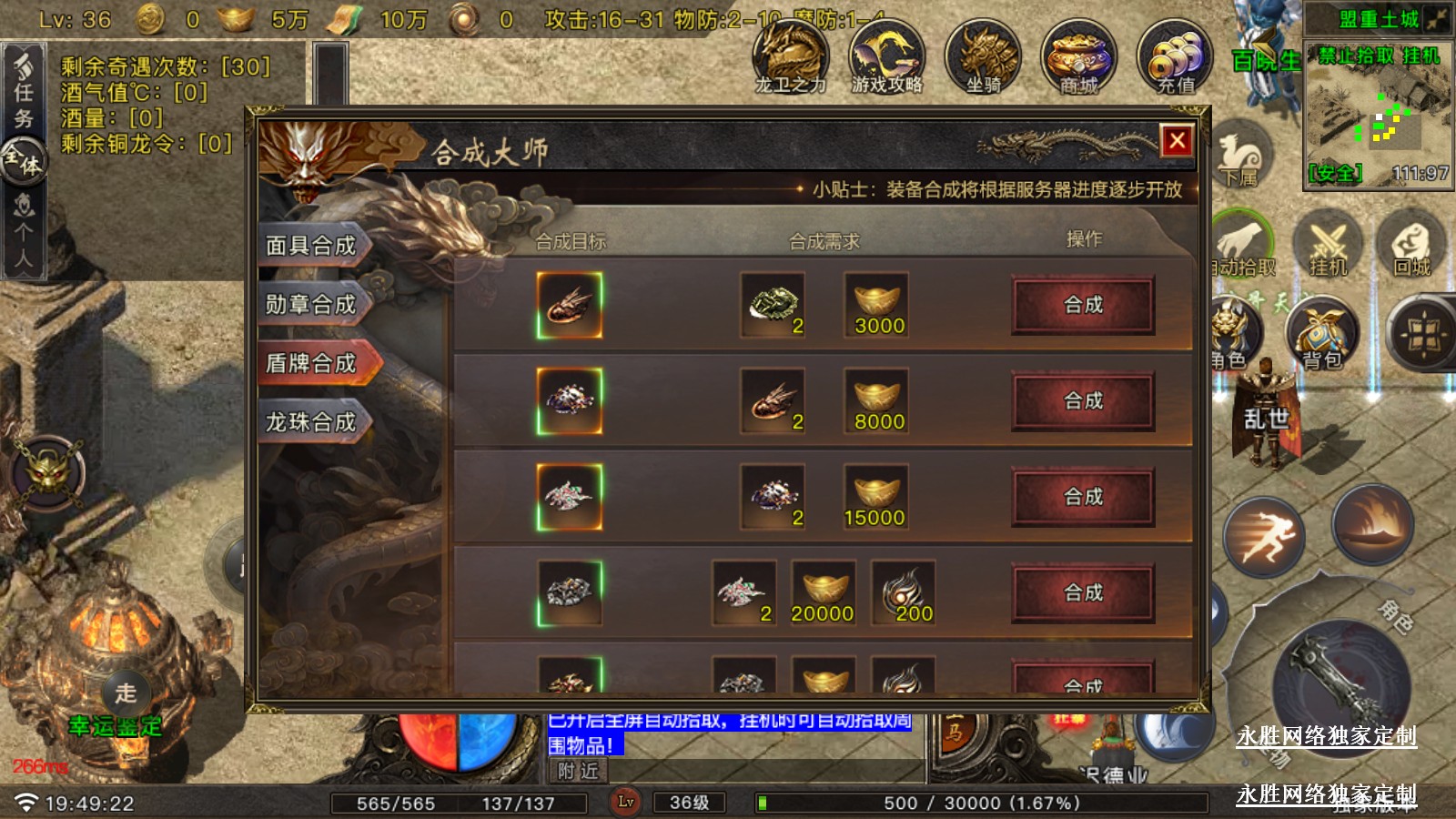The image size is (1456, 819).
Task: Activate the running dash skill icon
Action: (1264, 537)
